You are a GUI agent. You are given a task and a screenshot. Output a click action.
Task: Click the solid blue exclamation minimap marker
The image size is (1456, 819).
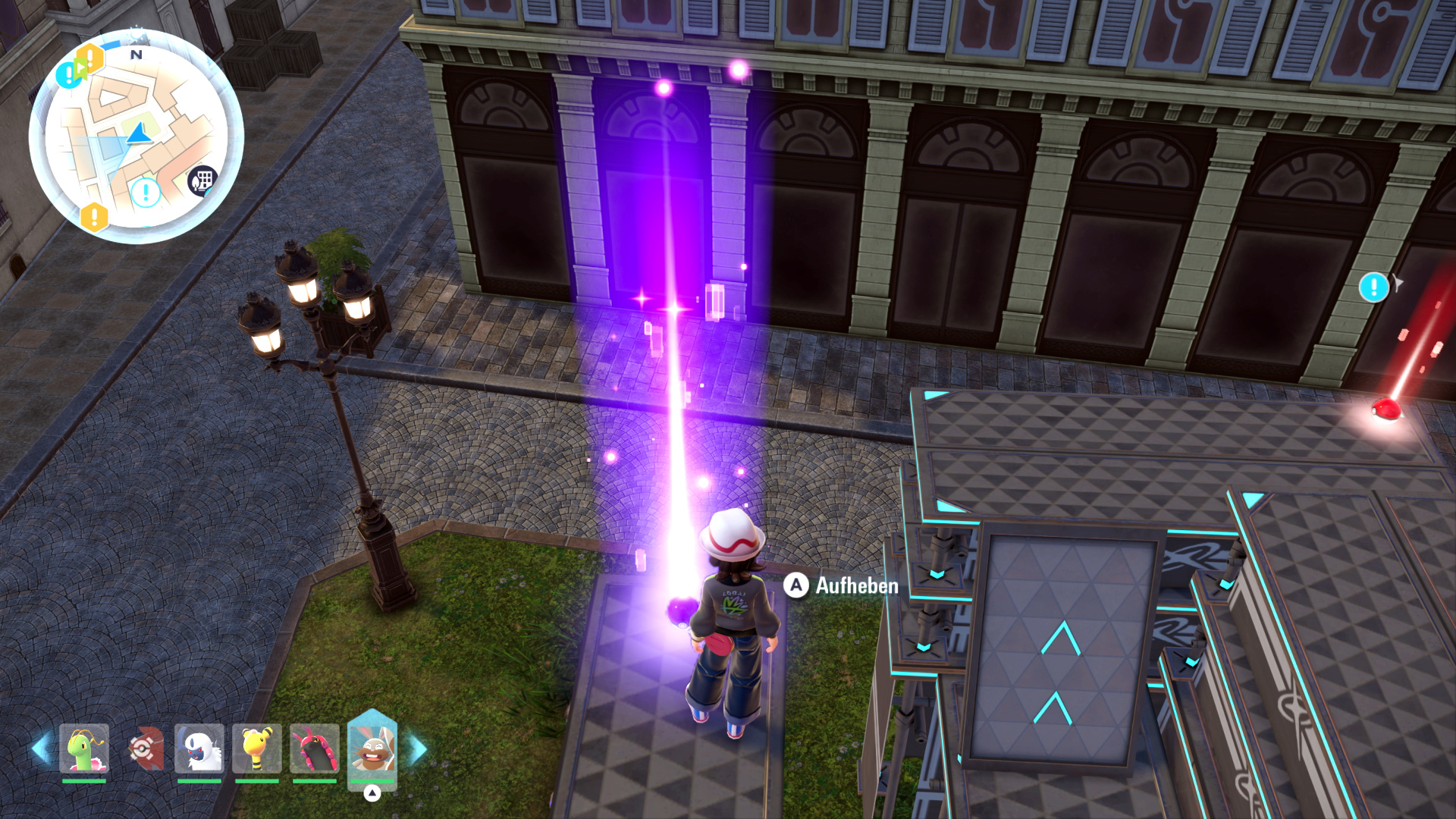click(67, 74)
